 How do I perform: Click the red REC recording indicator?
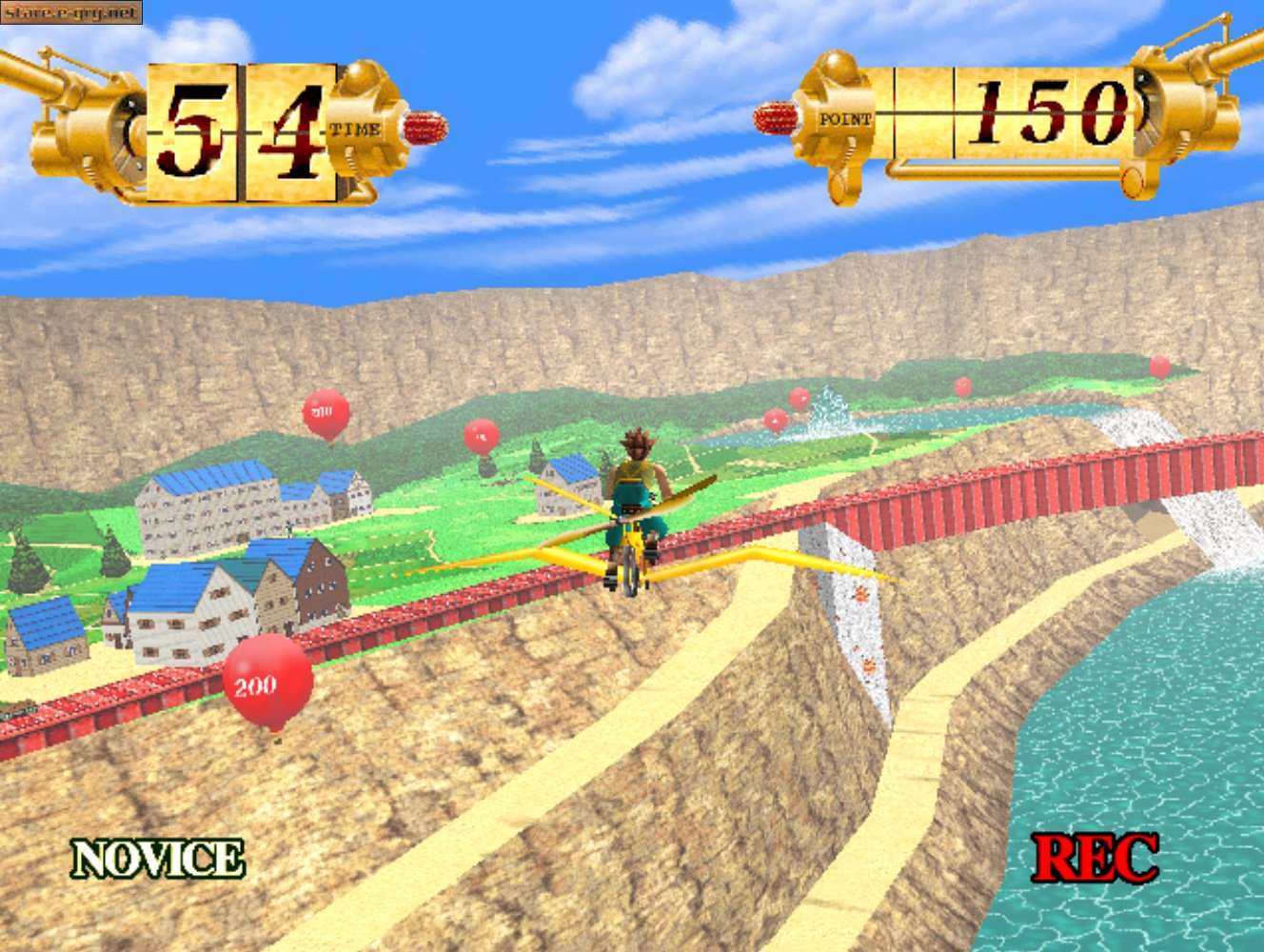1096,858
